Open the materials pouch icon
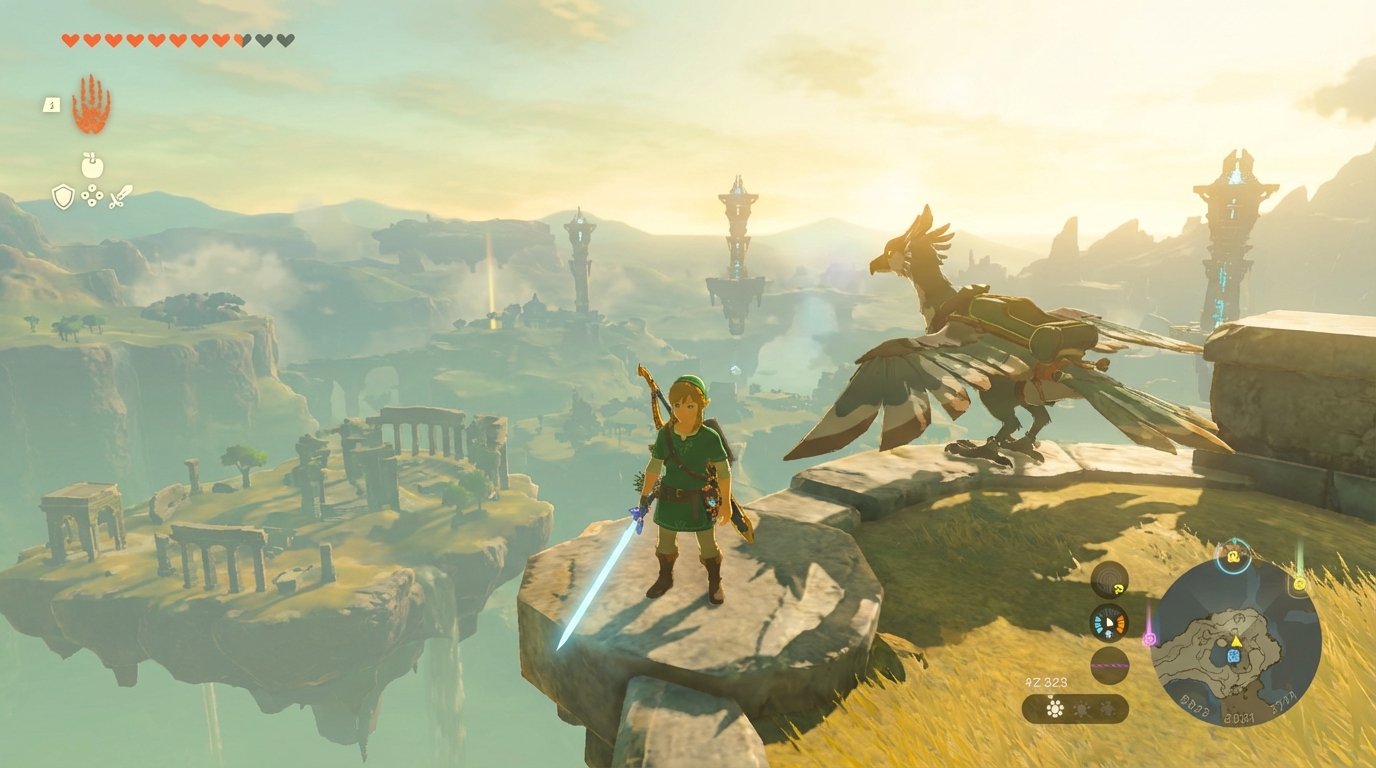 coord(91,198)
